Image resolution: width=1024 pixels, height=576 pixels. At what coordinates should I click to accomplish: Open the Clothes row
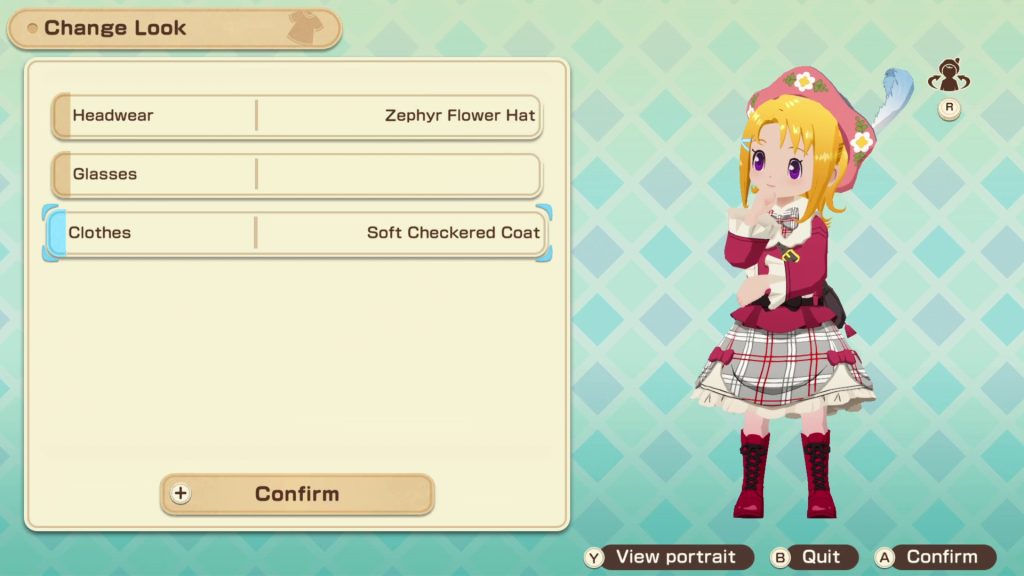[x=297, y=233]
